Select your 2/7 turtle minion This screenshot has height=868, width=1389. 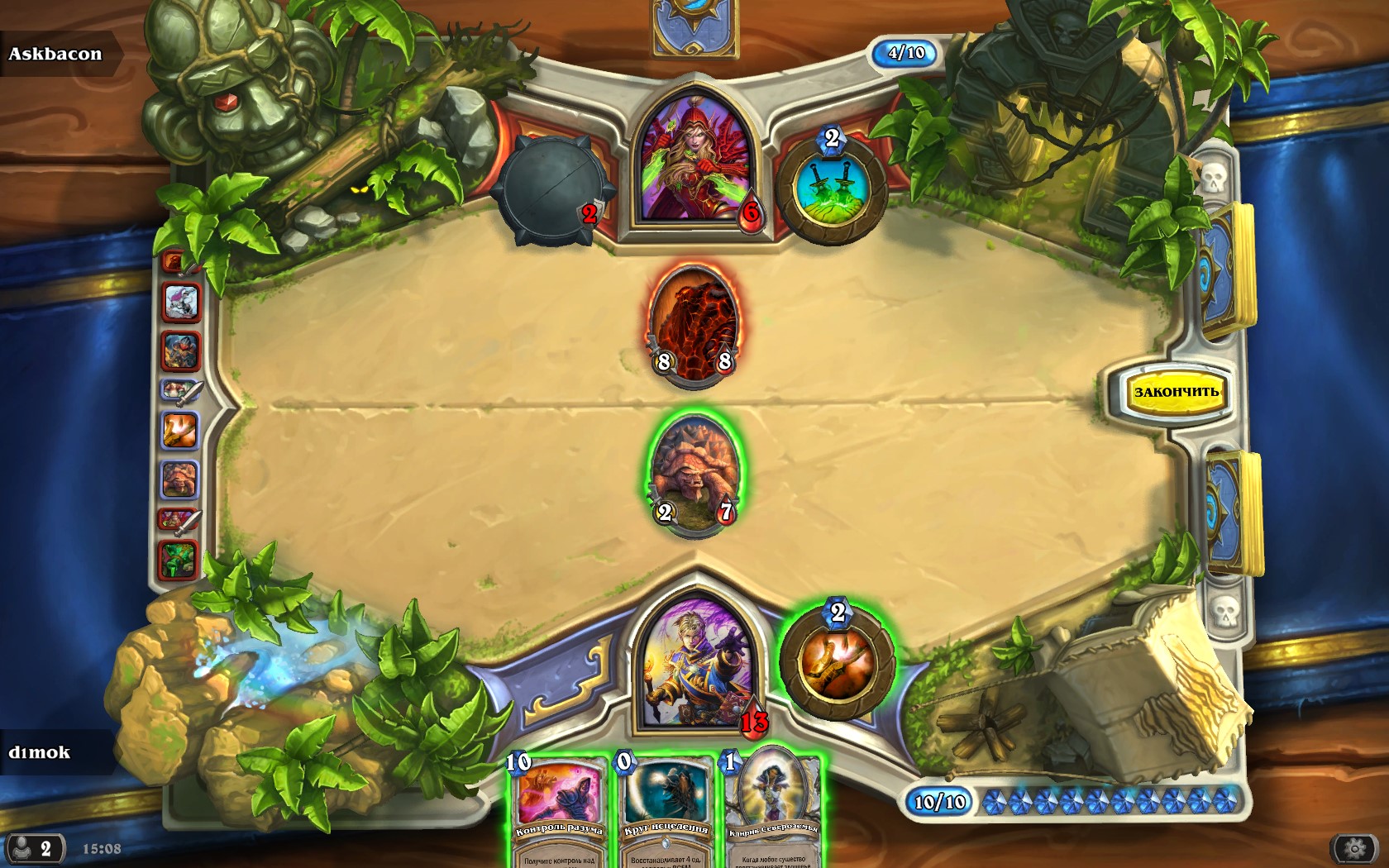694,475
